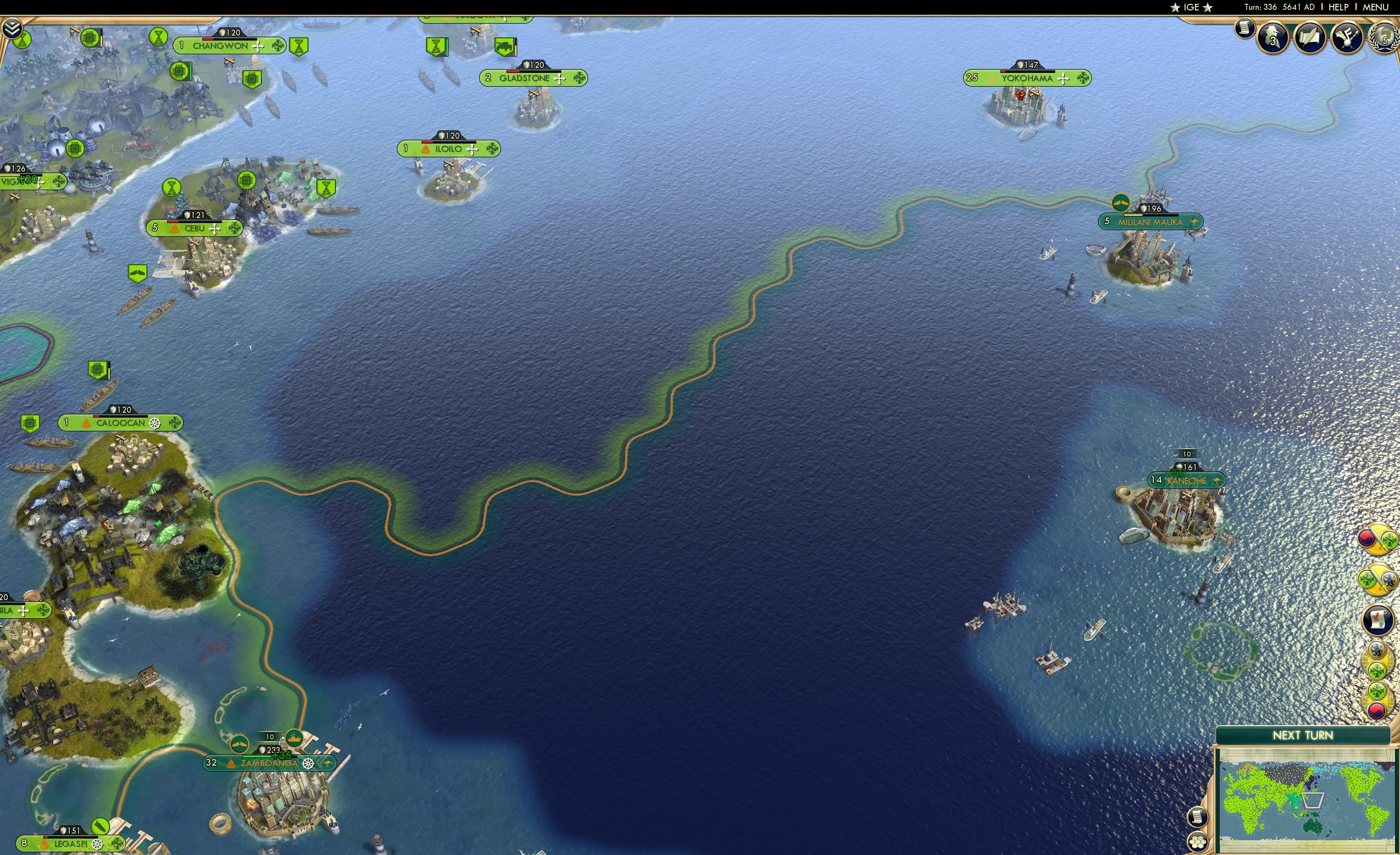The image size is (1400, 855).
Task: Toggle strategic view with the hex icon
Action: tap(1198, 842)
